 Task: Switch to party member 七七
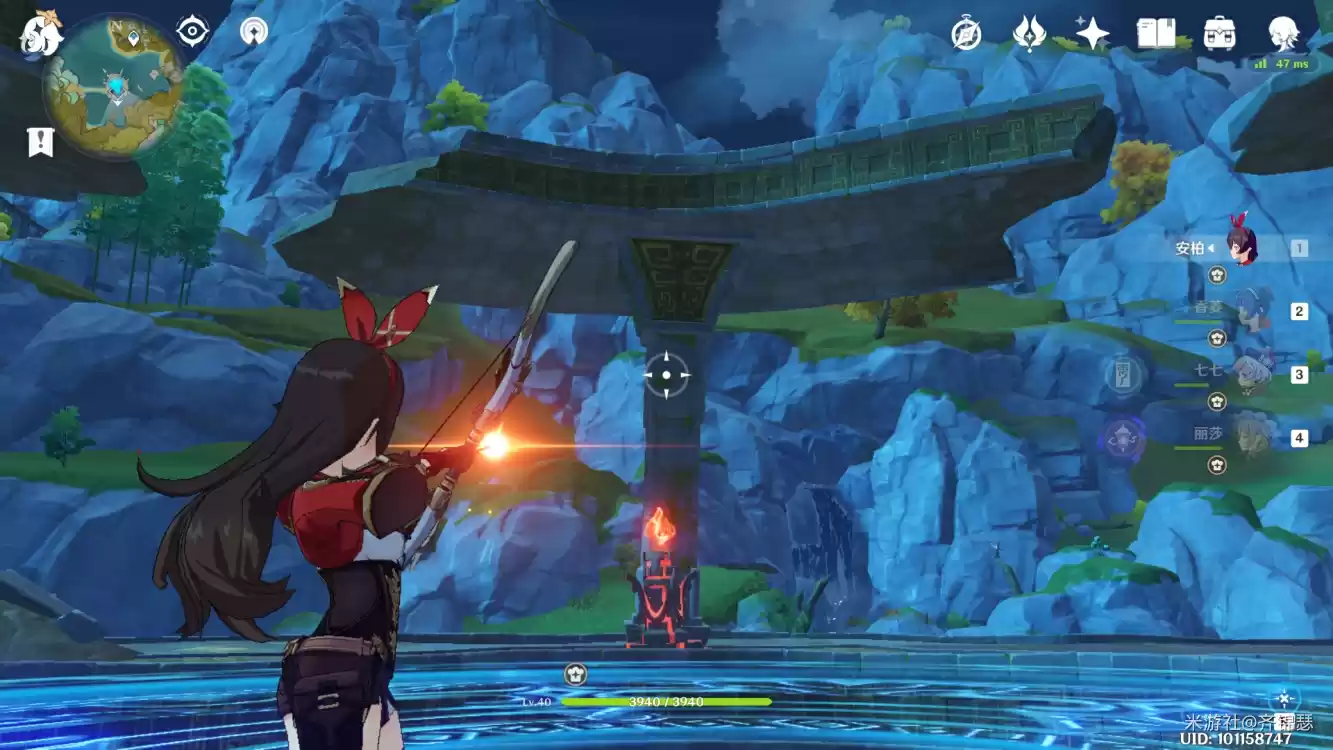pyautogui.click(x=1250, y=374)
